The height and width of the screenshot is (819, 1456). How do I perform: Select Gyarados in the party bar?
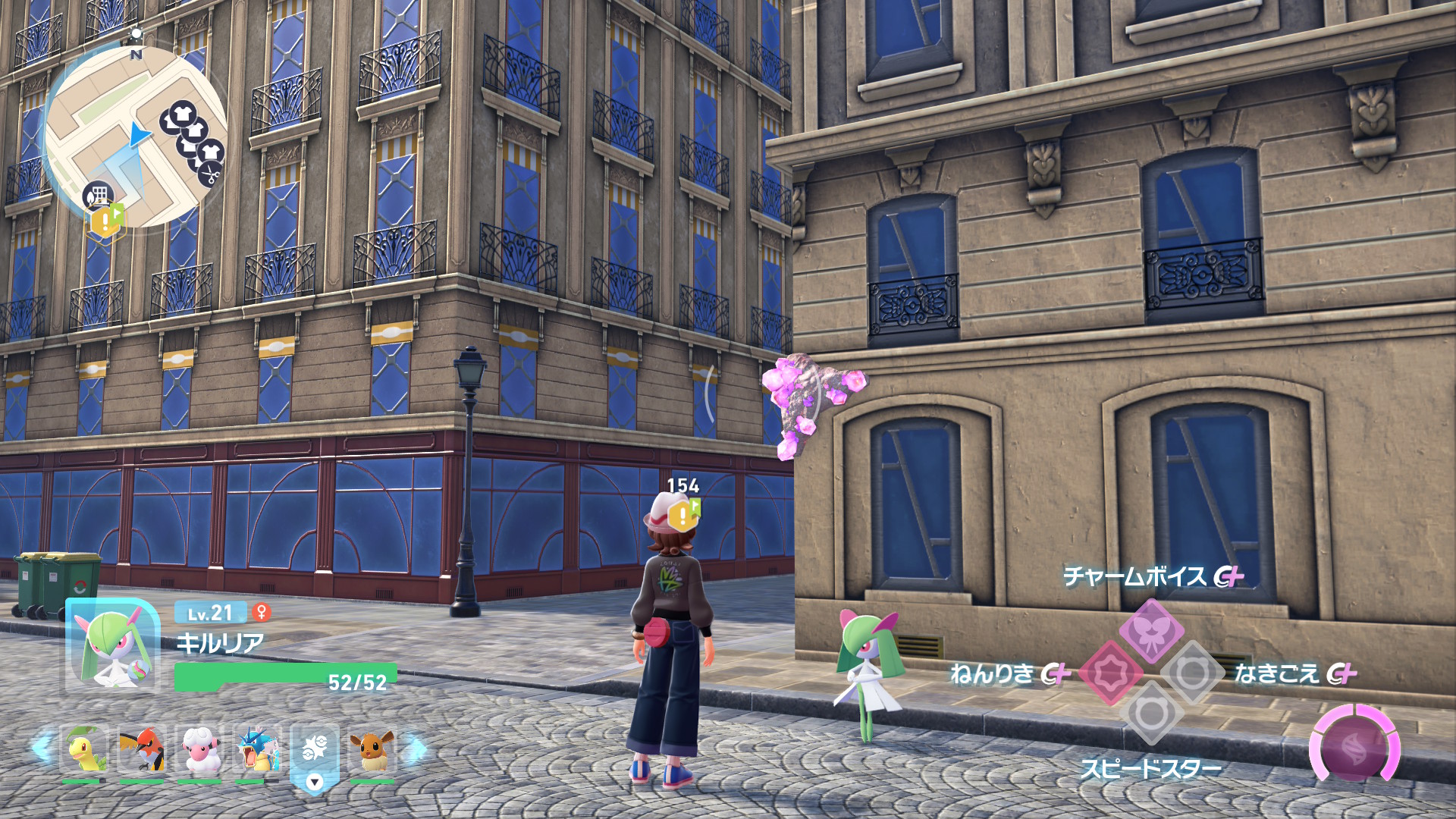pyautogui.click(x=256, y=749)
